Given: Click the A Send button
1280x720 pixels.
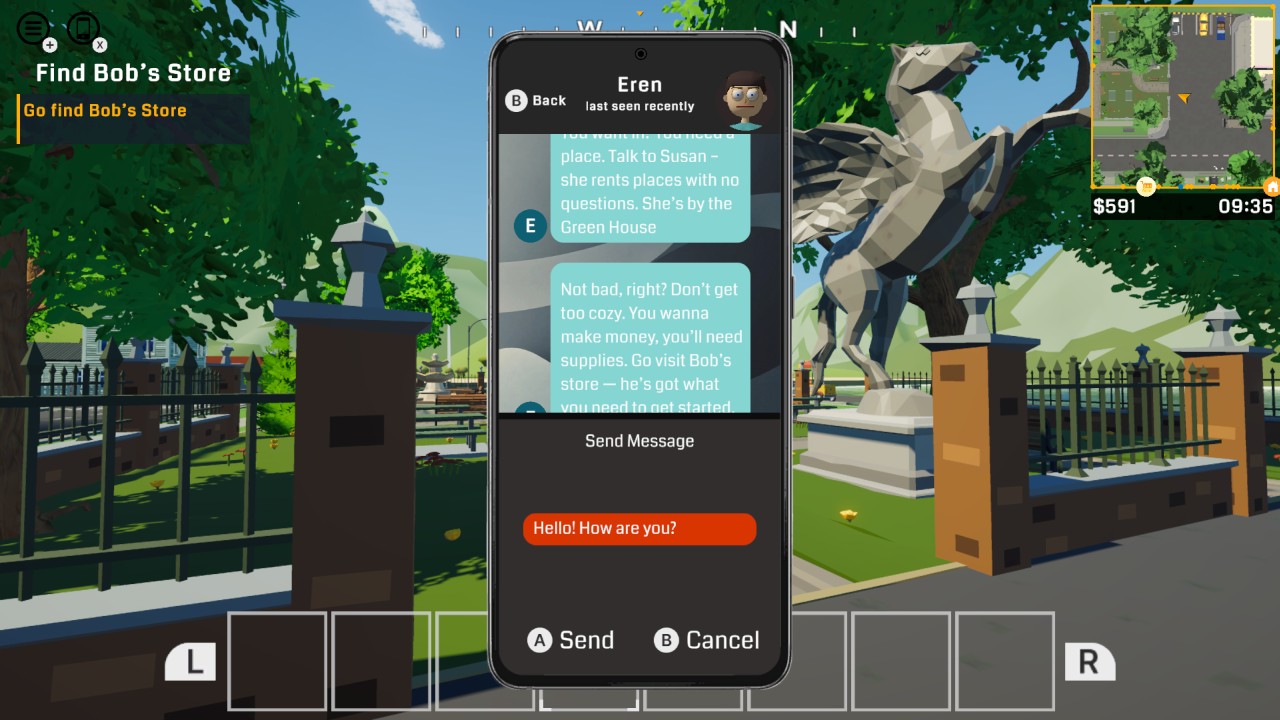Looking at the screenshot, I should 572,640.
